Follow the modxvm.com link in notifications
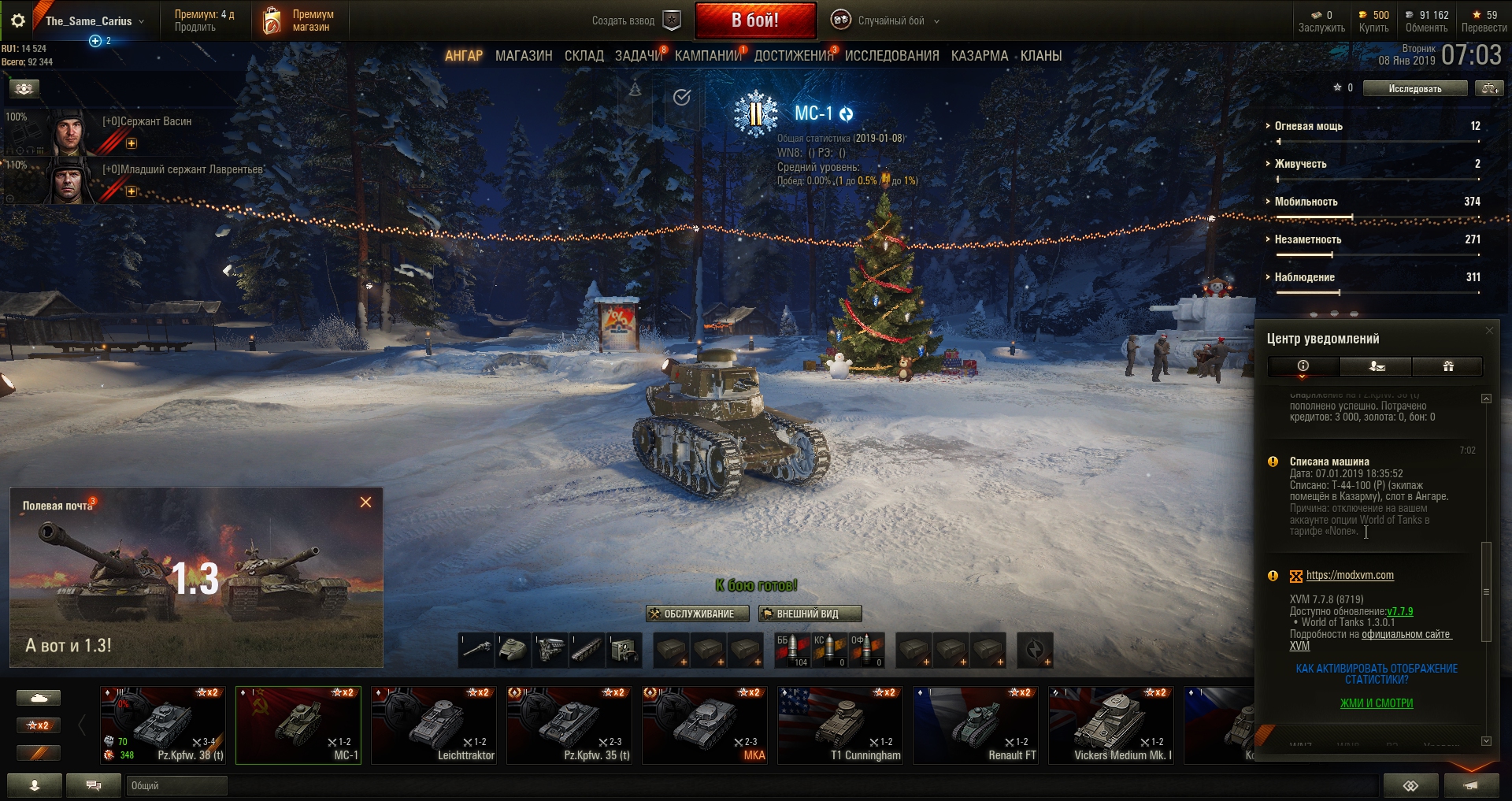Image resolution: width=1512 pixels, height=801 pixels. coord(1350,576)
